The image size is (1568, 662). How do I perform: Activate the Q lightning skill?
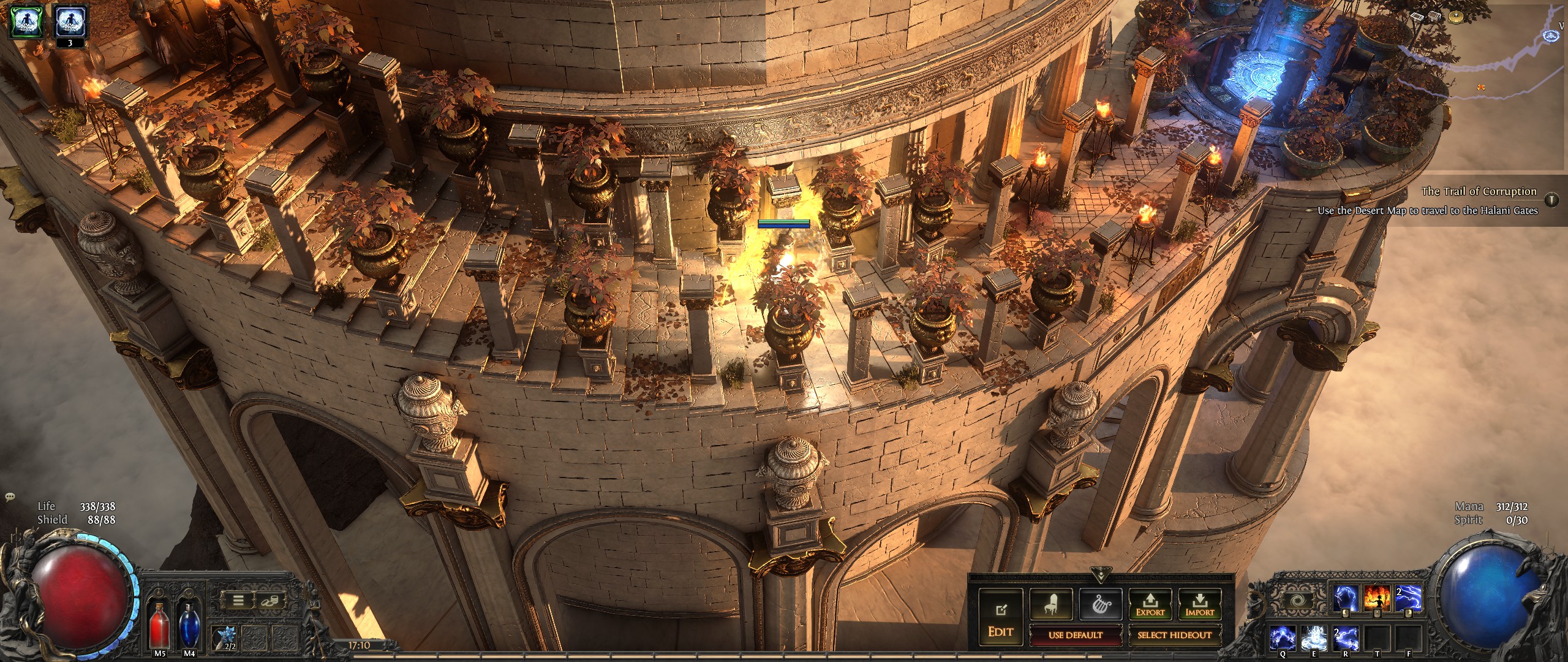1284,637
